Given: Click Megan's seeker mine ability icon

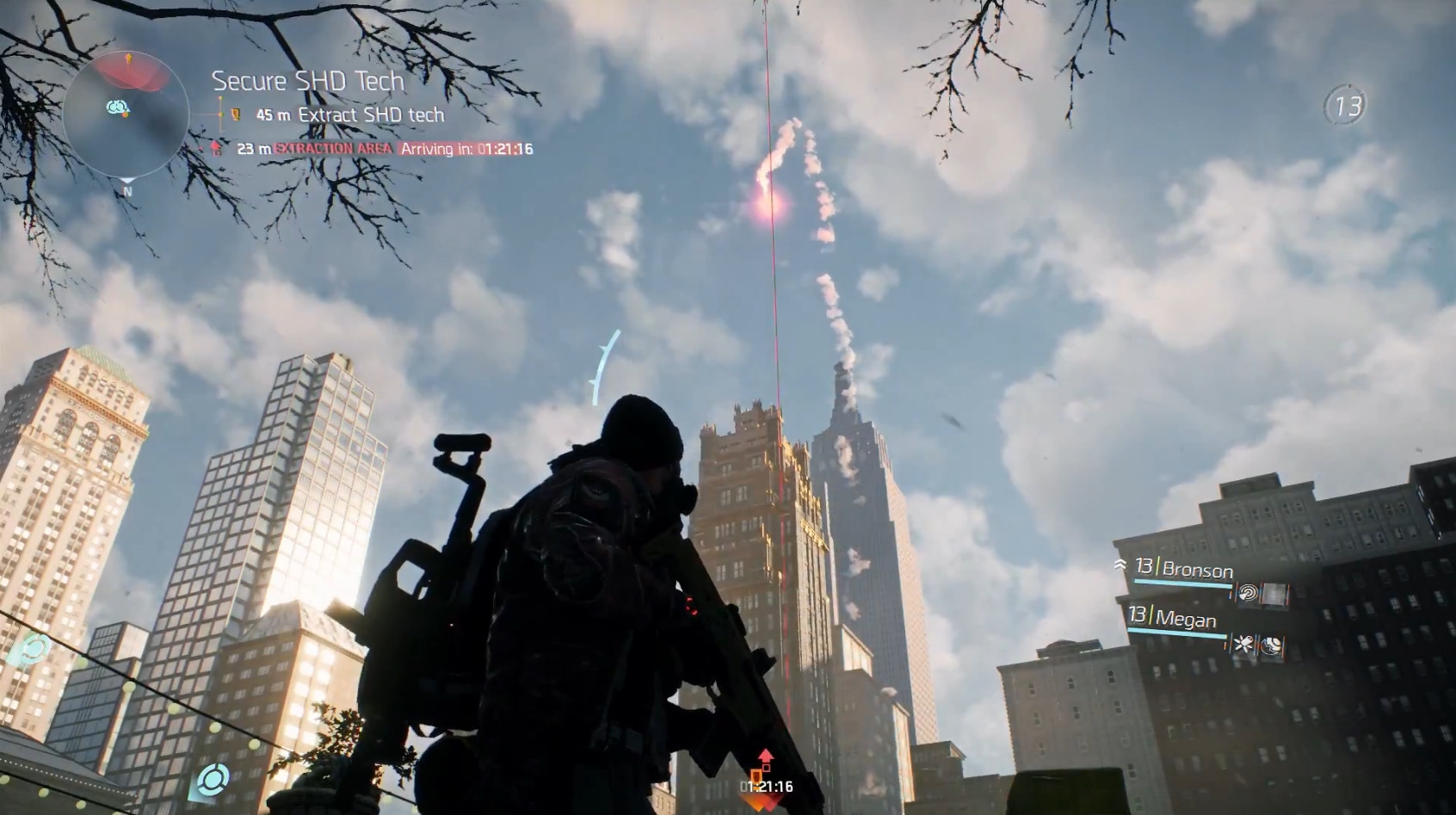Looking at the screenshot, I should point(1243,644).
